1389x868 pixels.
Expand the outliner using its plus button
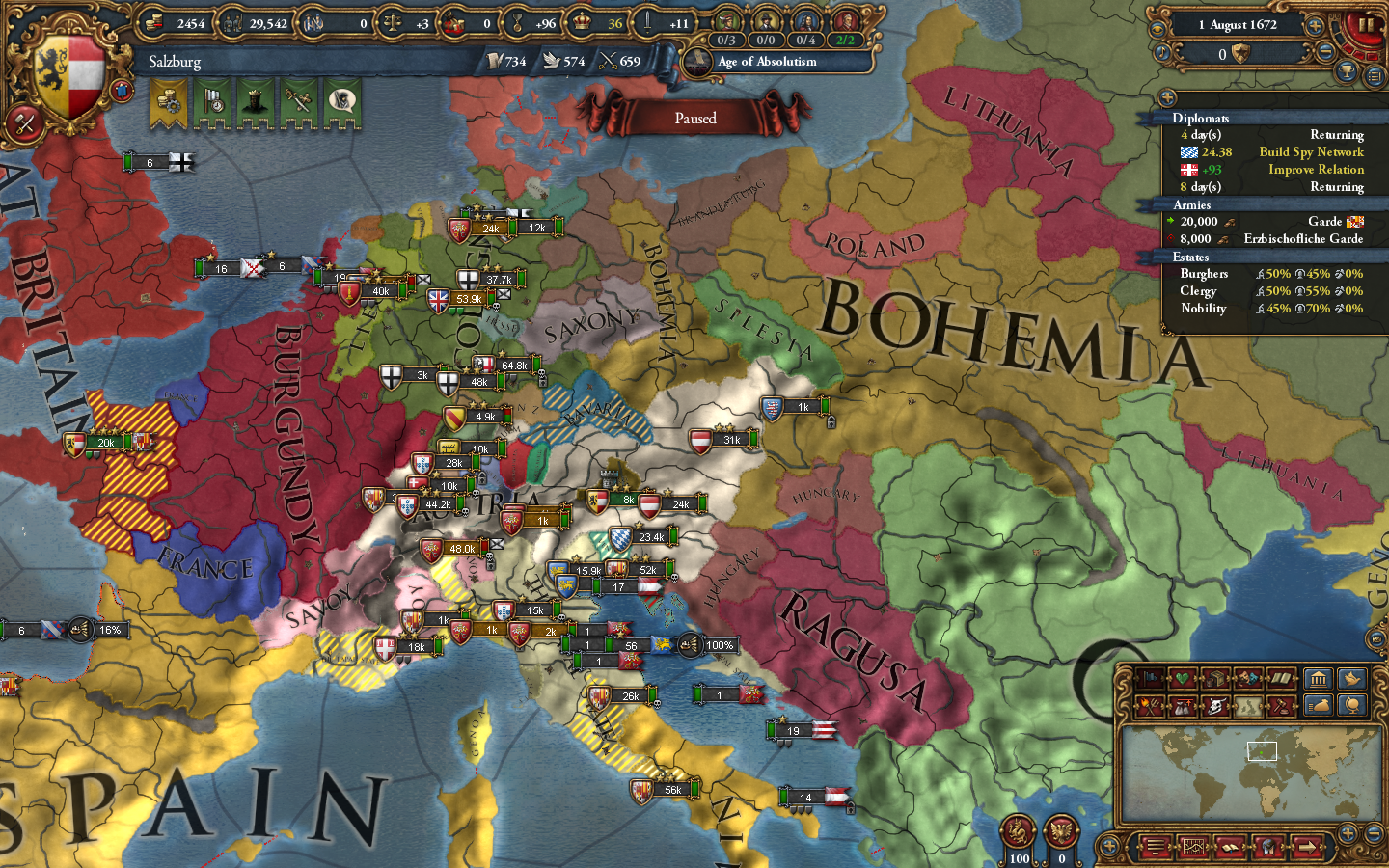pyautogui.click(x=1167, y=97)
